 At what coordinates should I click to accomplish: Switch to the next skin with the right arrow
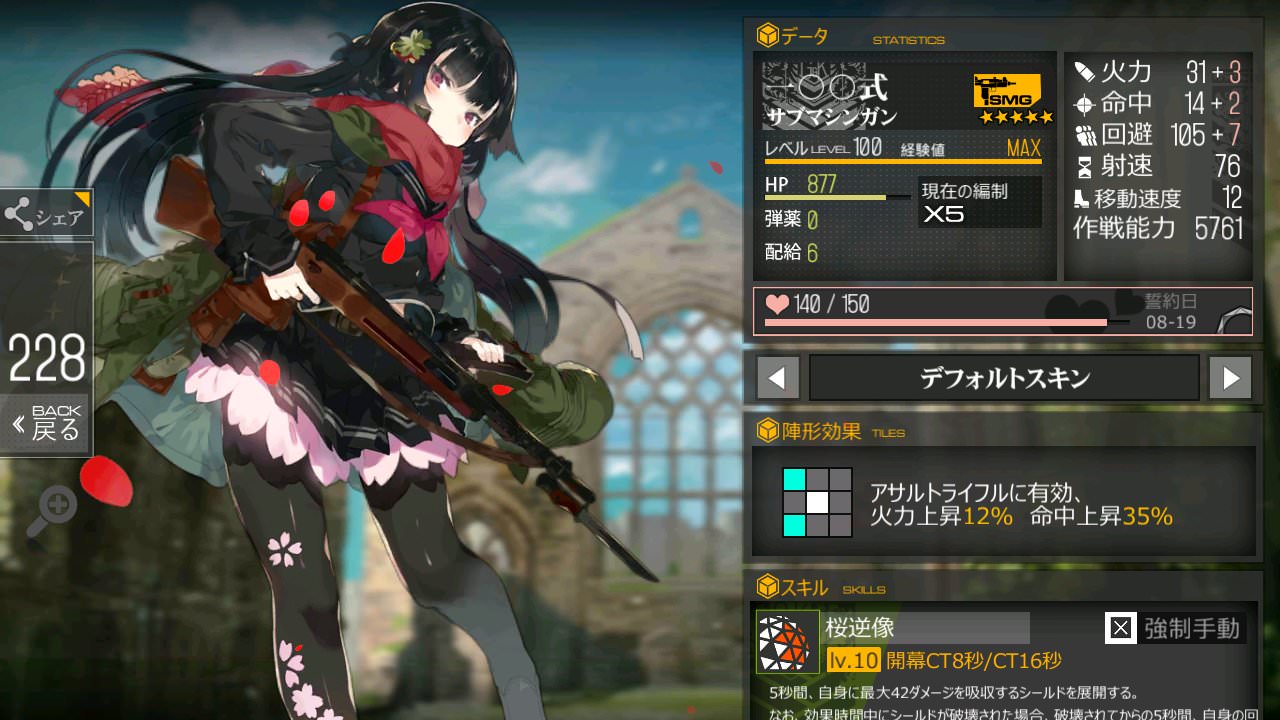point(1230,378)
